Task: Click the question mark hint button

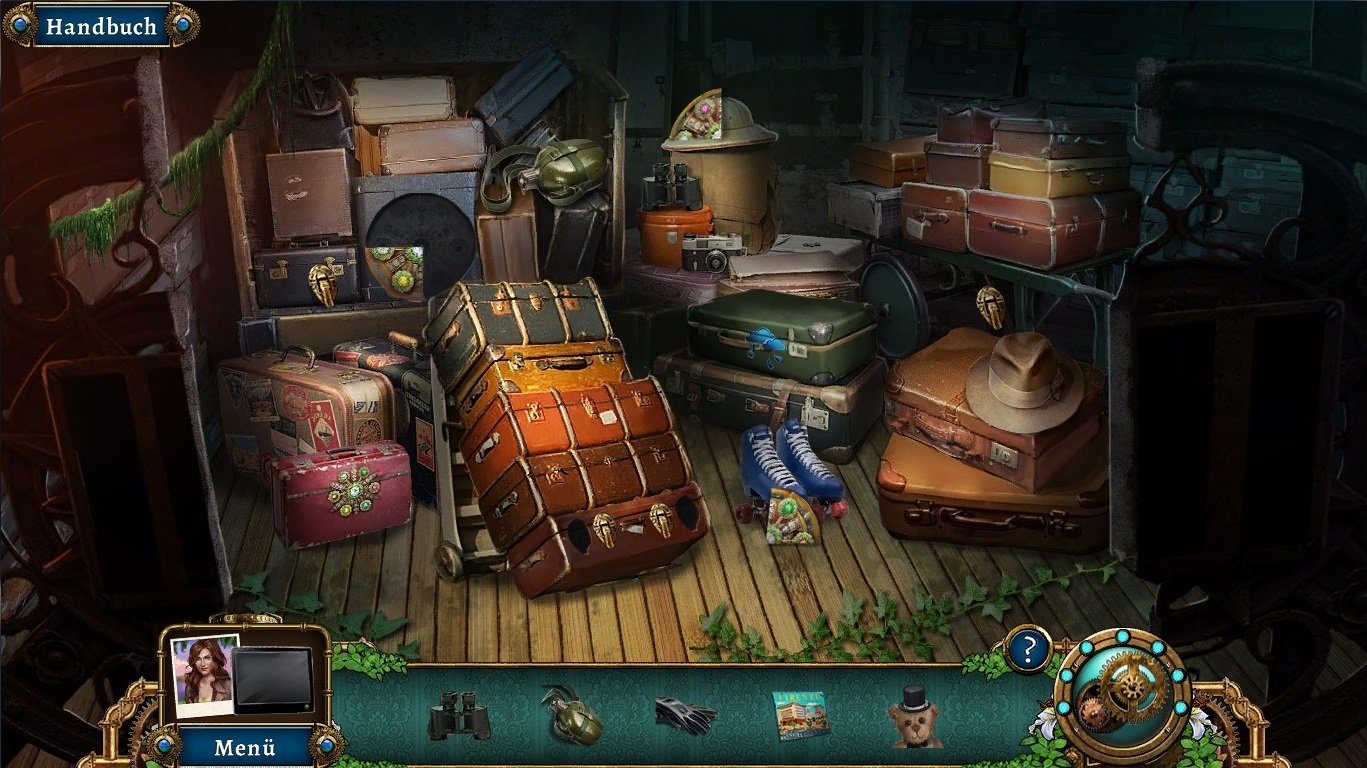Action: [x=1028, y=650]
